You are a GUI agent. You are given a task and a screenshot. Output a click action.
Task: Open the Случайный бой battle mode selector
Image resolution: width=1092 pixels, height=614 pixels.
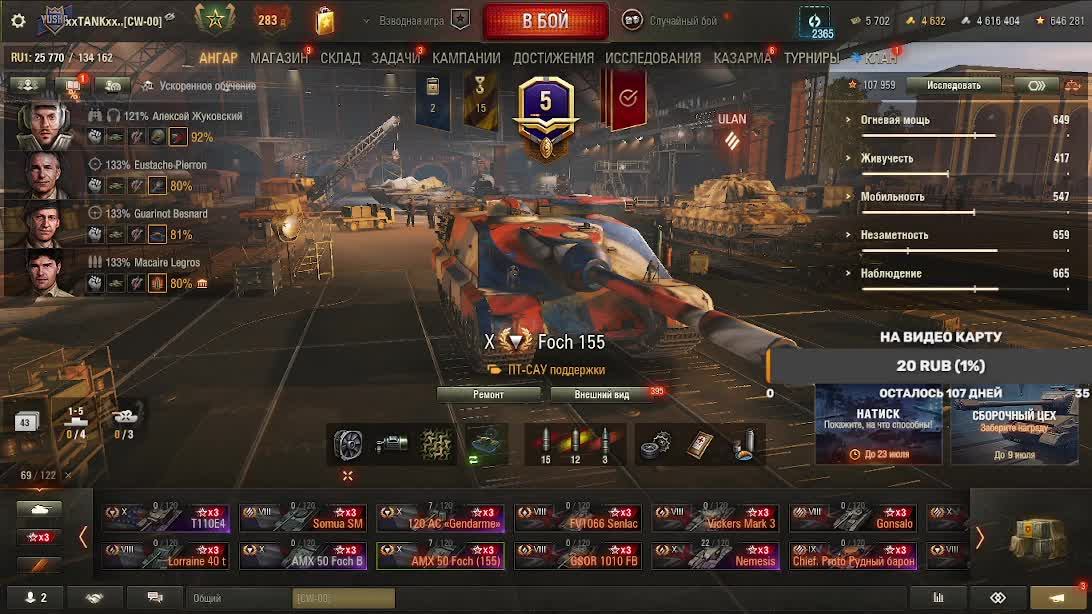[x=670, y=21]
